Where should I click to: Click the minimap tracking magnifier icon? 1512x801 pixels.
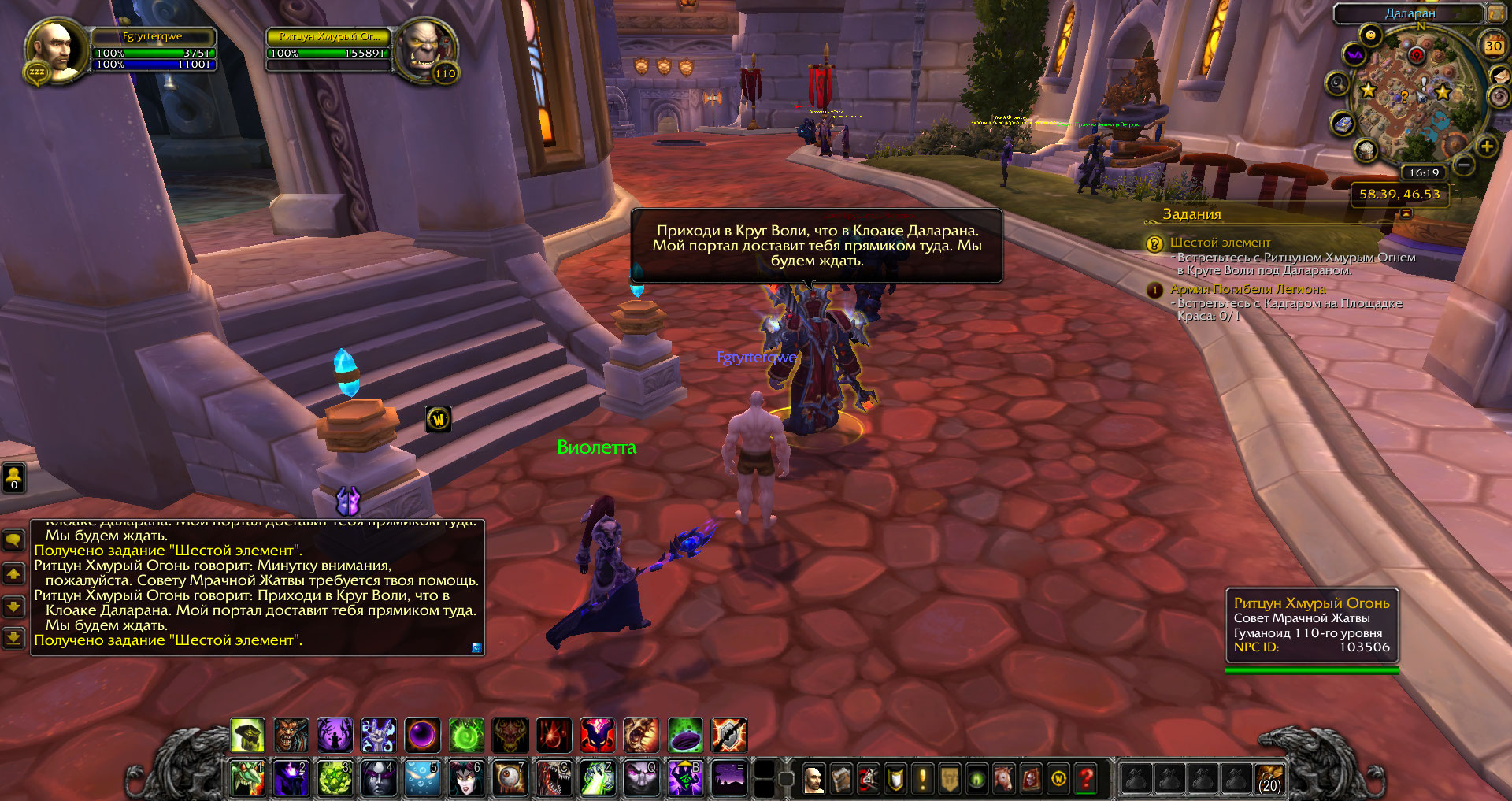1337,83
